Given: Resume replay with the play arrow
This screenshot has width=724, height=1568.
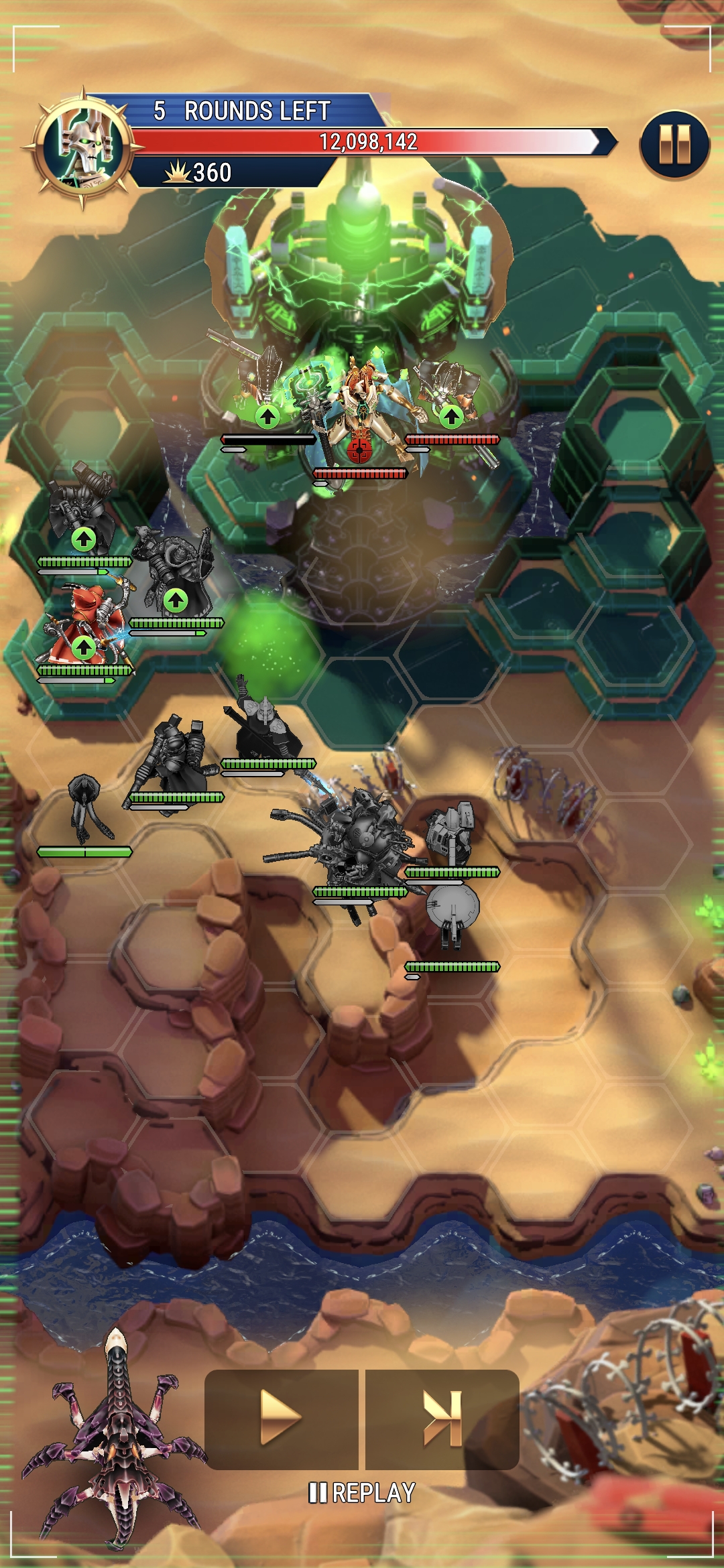Looking at the screenshot, I should click(281, 1418).
